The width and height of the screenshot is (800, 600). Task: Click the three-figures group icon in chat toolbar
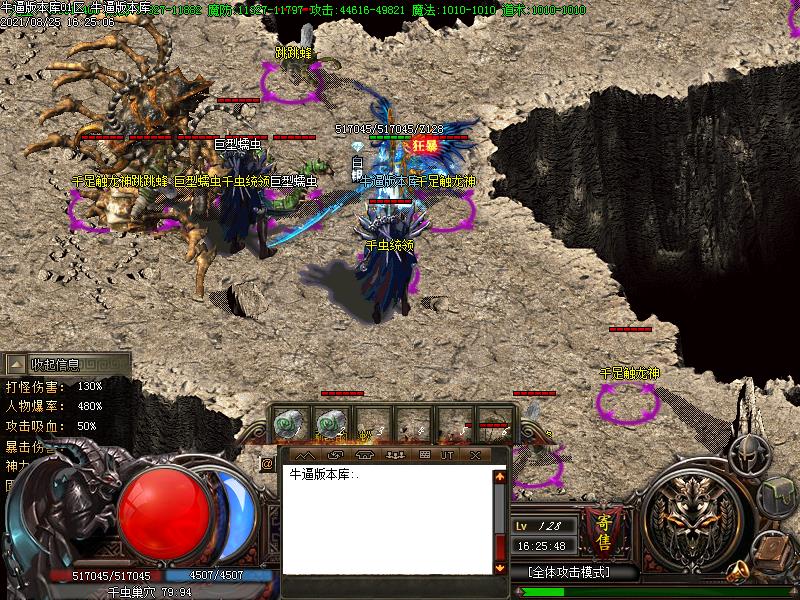coord(394,455)
